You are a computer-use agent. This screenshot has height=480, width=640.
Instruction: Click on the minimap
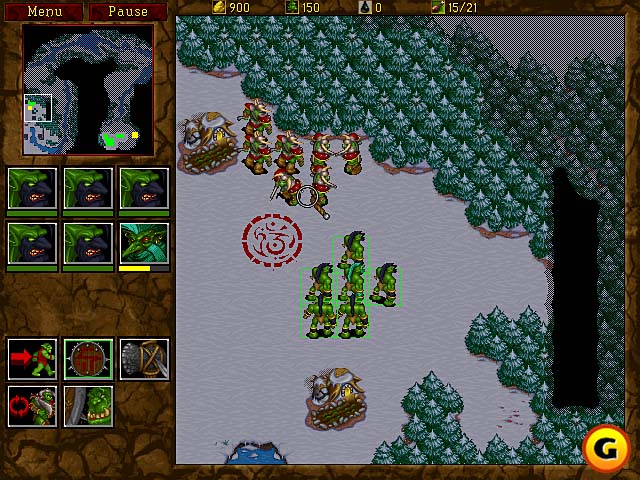click(88, 90)
